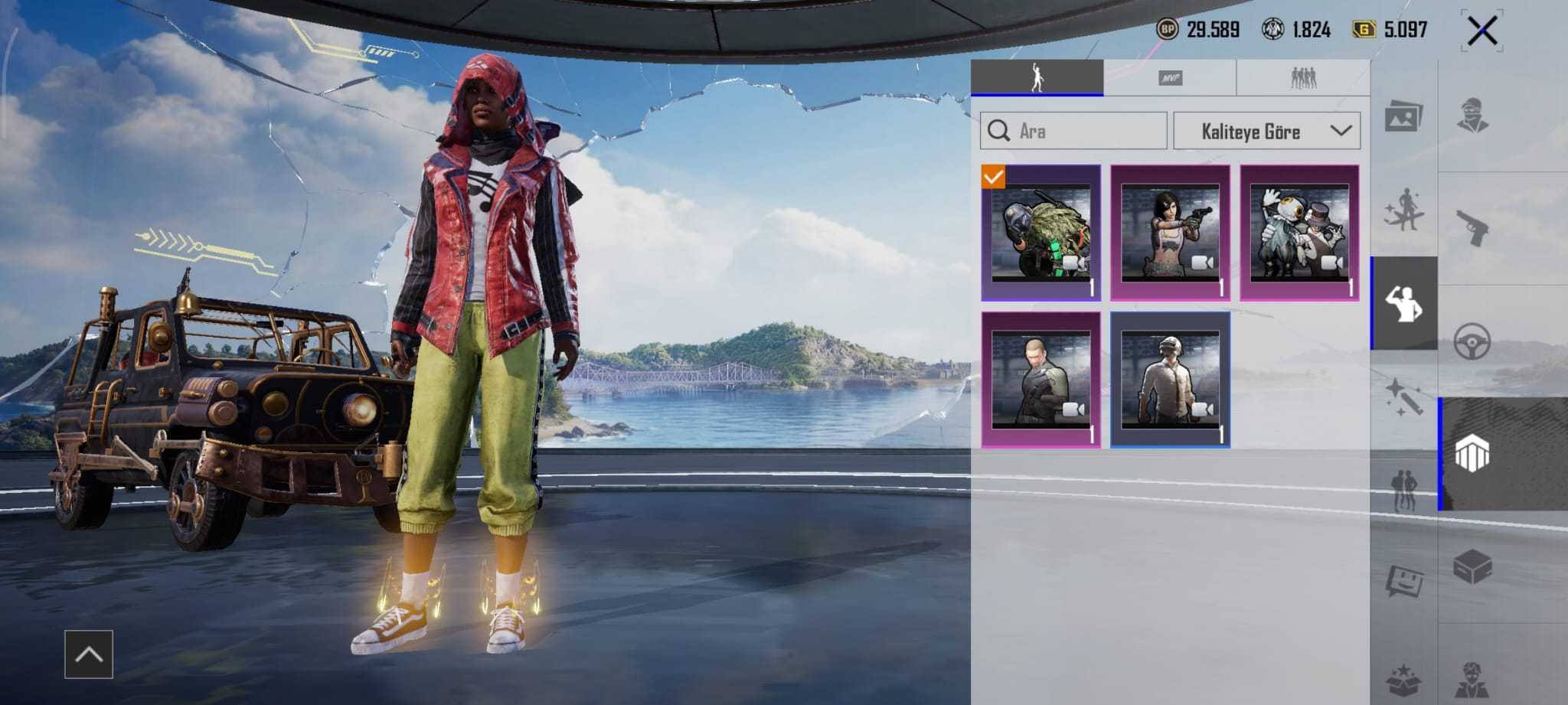Image resolution: width=1568 pixels, height=705 pixels.
Task: Open the magic wand effects category
Action: click(1403, 397)
